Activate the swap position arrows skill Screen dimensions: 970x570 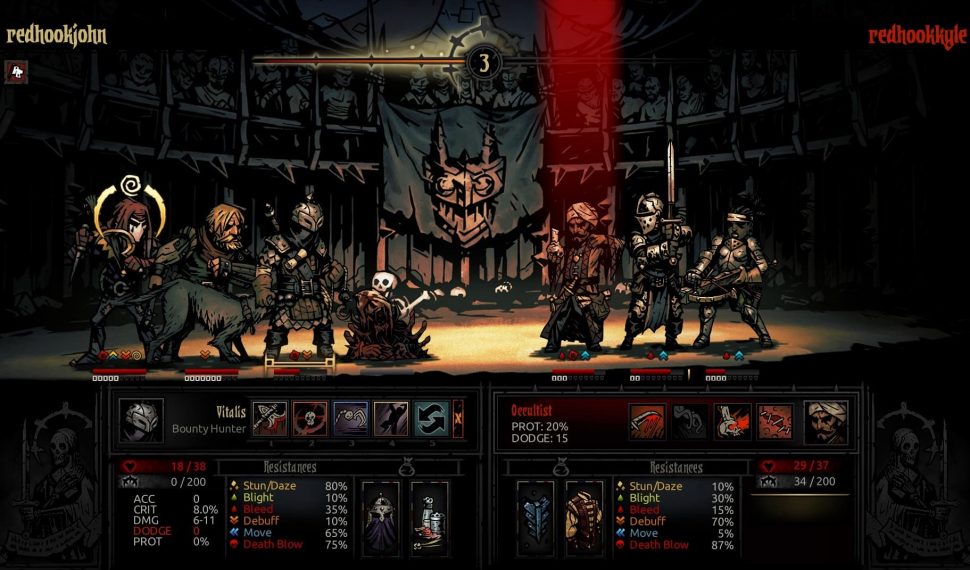point(430,419)
